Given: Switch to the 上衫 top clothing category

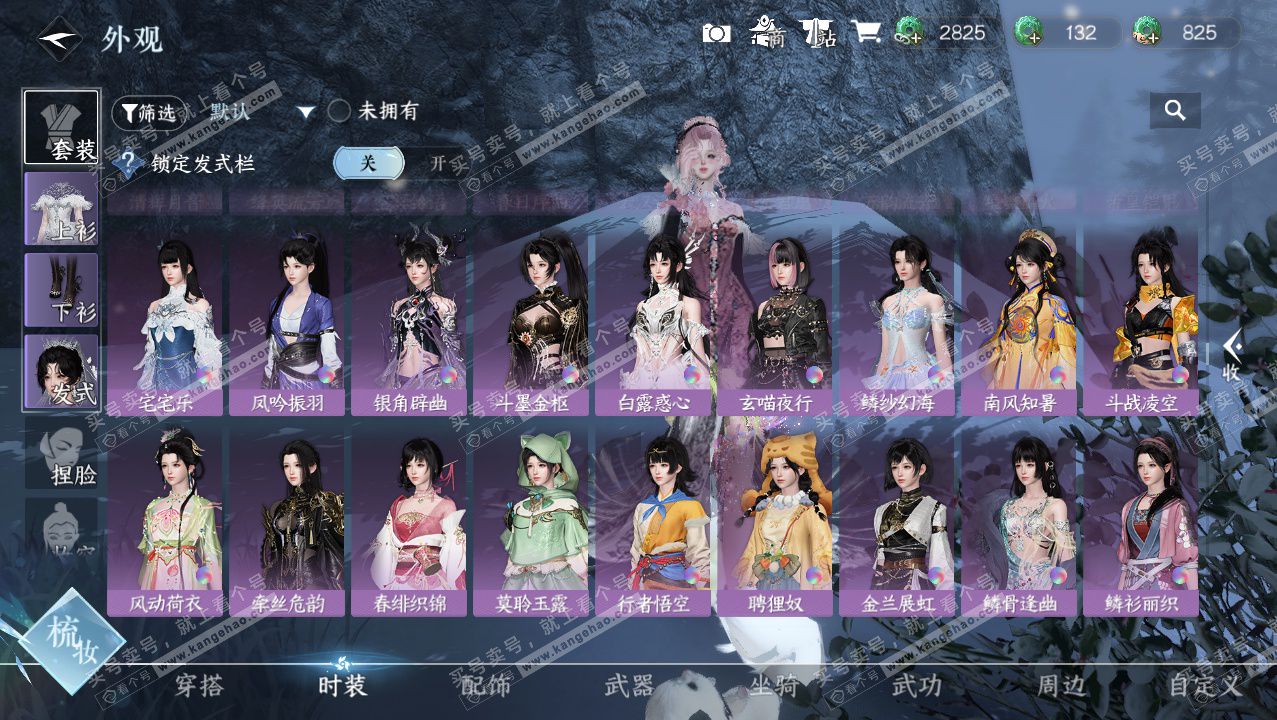Looking at the screenshot, I should 62,209.
